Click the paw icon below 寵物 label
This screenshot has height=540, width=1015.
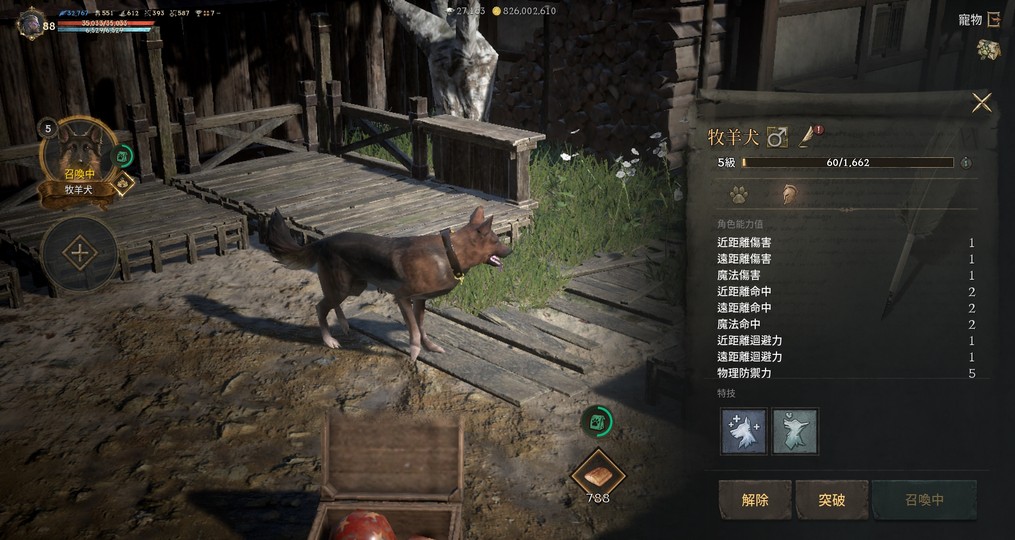(x=988, y=49)
